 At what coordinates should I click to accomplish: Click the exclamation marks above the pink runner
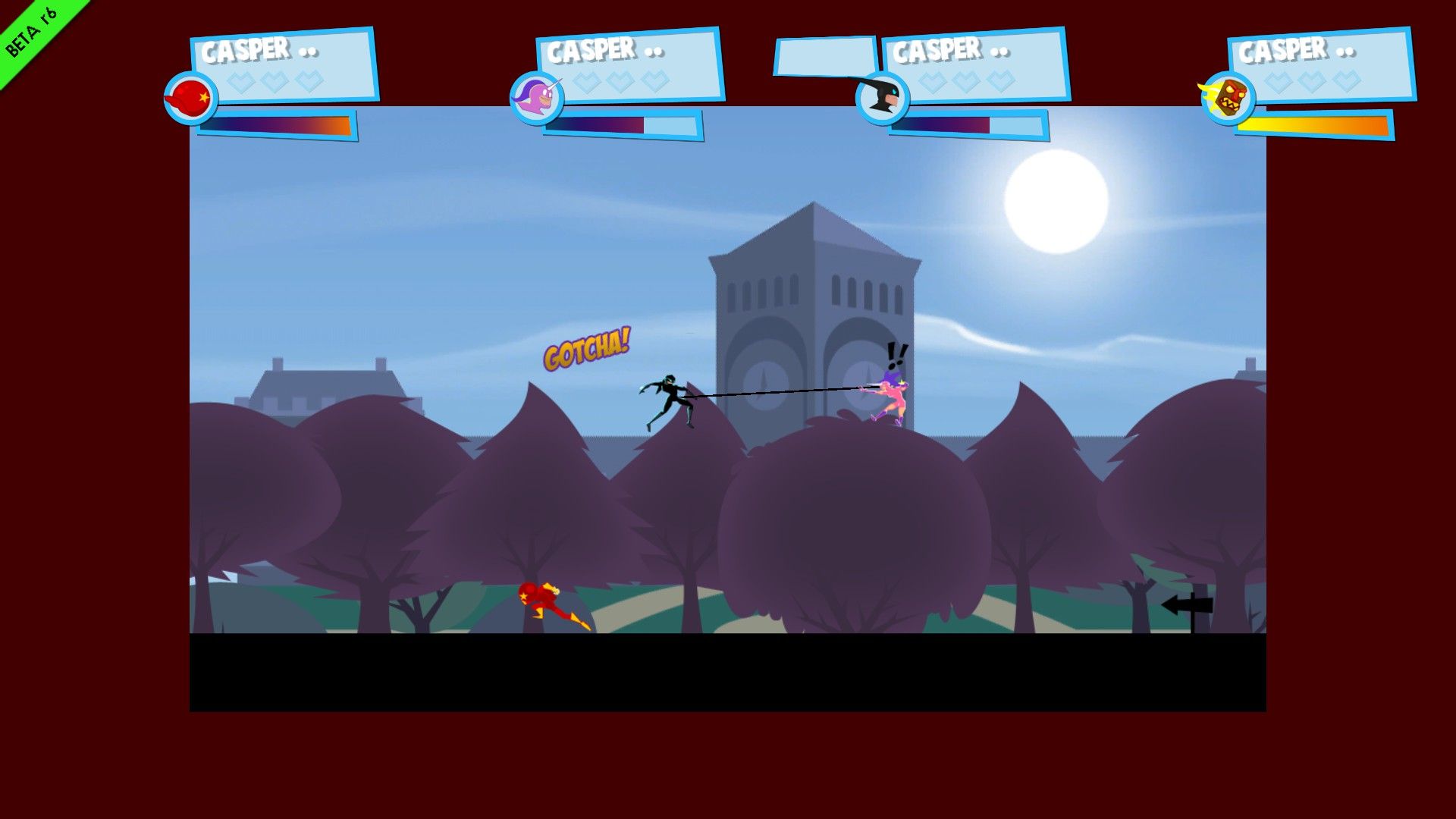click(895, 354)
